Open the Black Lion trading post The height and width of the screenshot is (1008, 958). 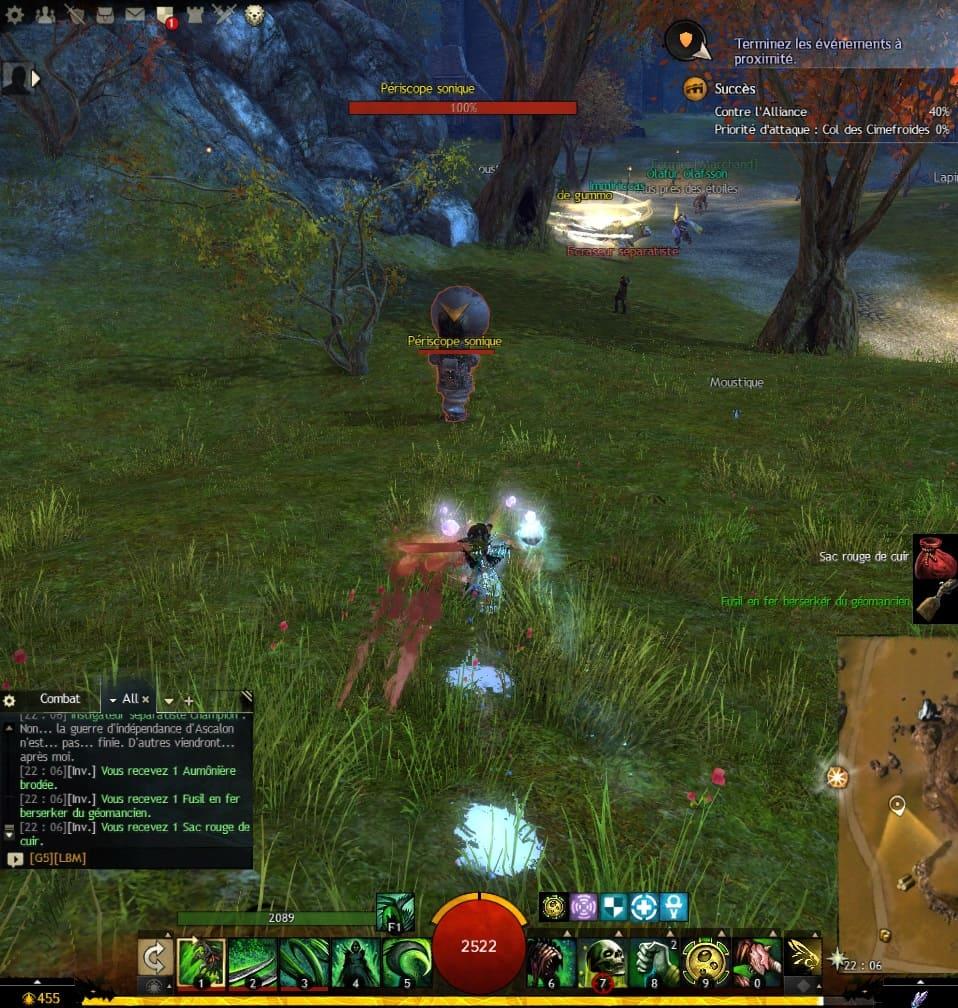(254, 14)
